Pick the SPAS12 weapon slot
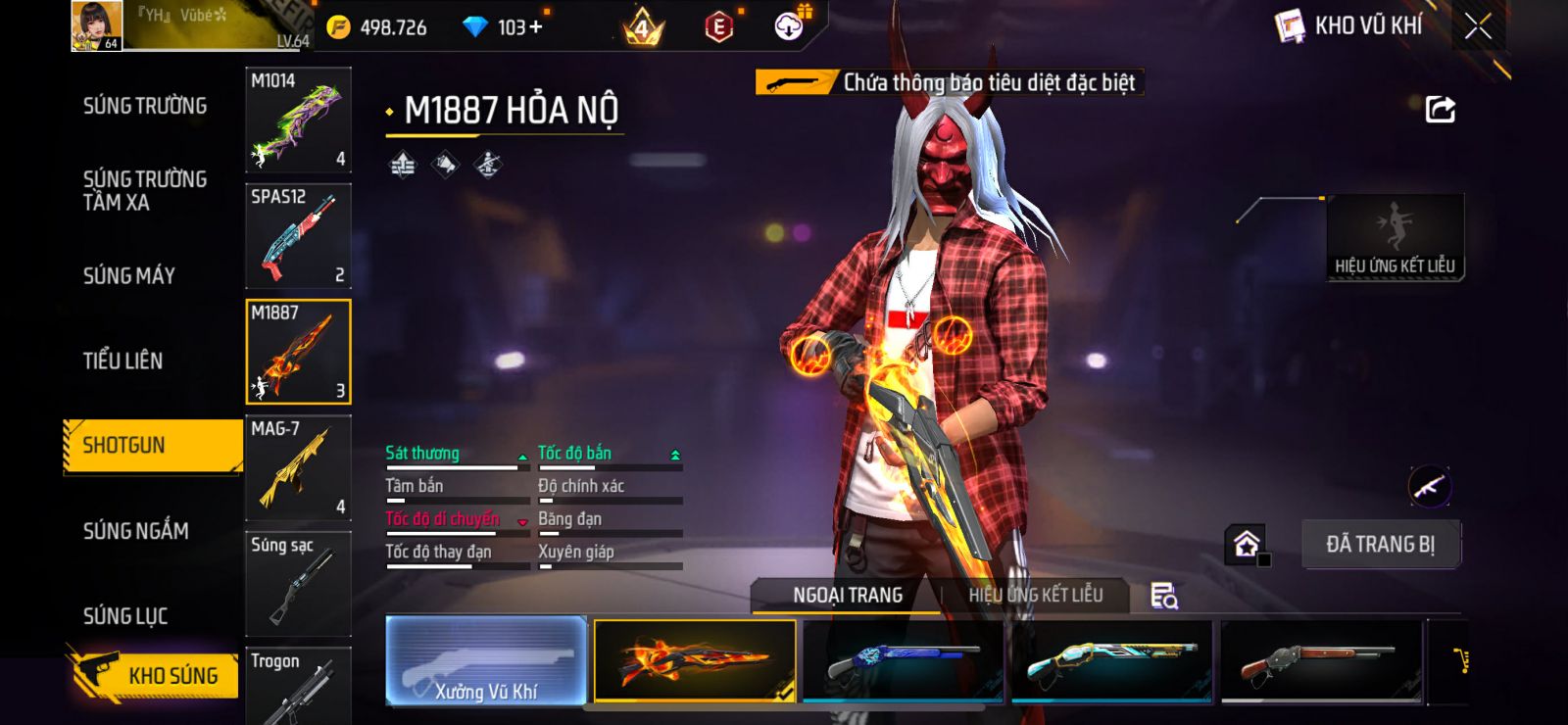1568x725 pixels. 298,235
